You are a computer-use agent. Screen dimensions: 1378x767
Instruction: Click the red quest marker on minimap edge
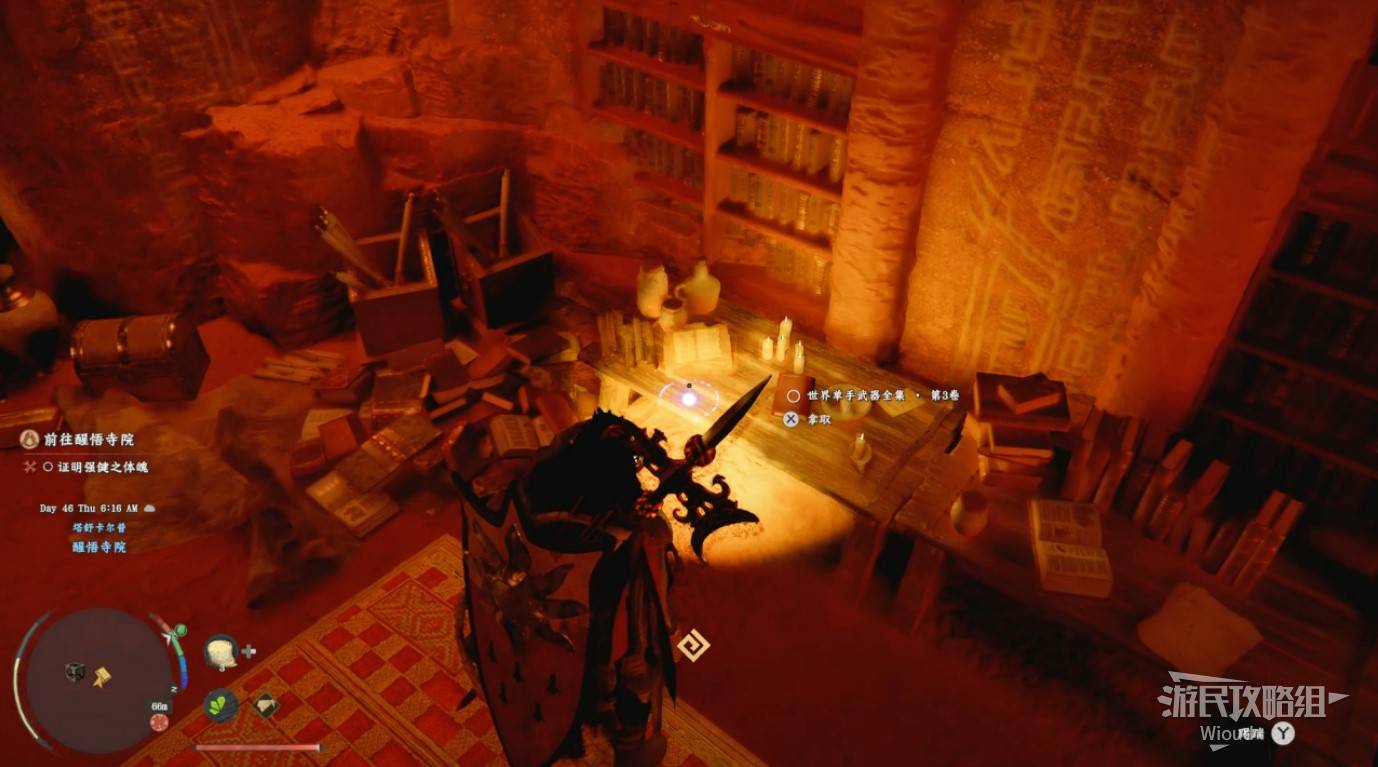(159, 722)
